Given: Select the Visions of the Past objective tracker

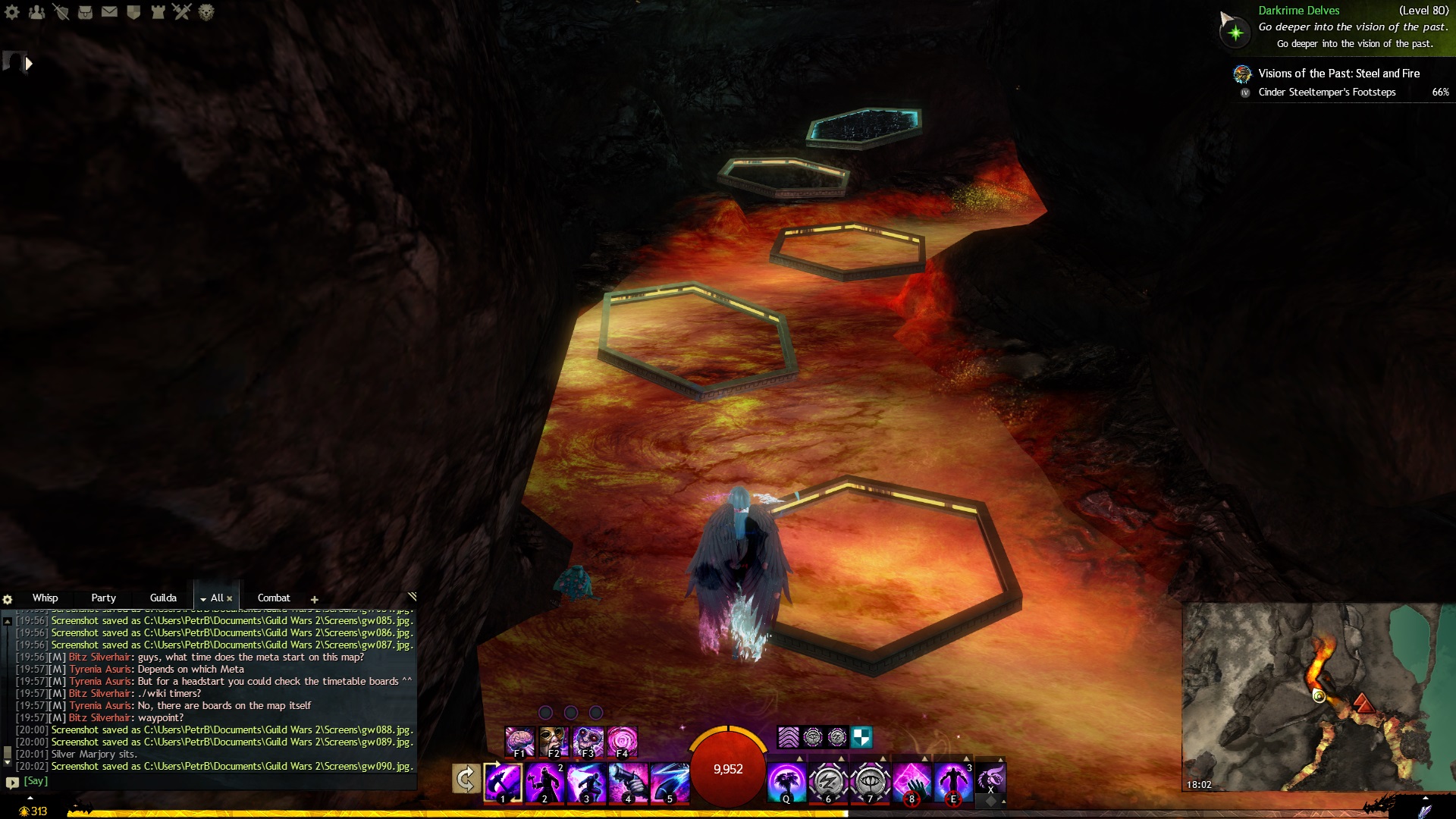Looking at the screenshot, I should point(1338,74).
